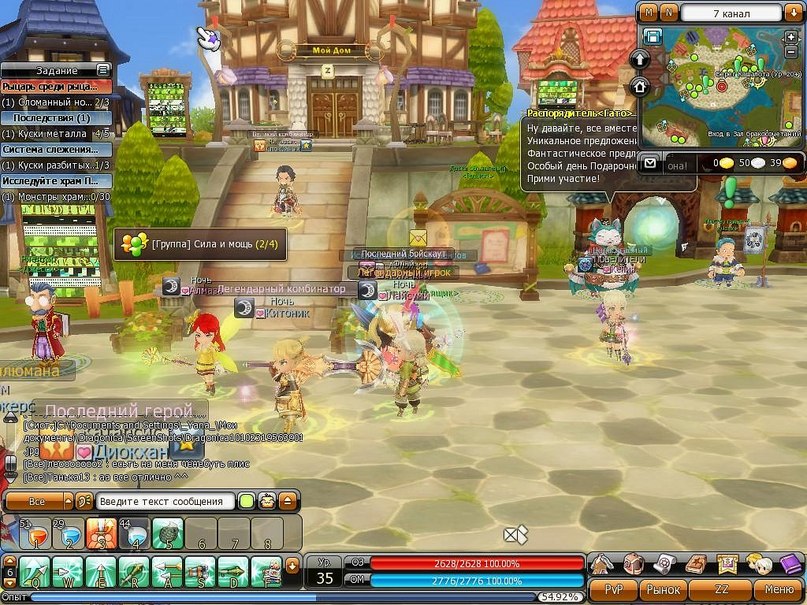Use the blue potion in slot 2
This screenshot has width=807, height=605.
click(67, 533)
